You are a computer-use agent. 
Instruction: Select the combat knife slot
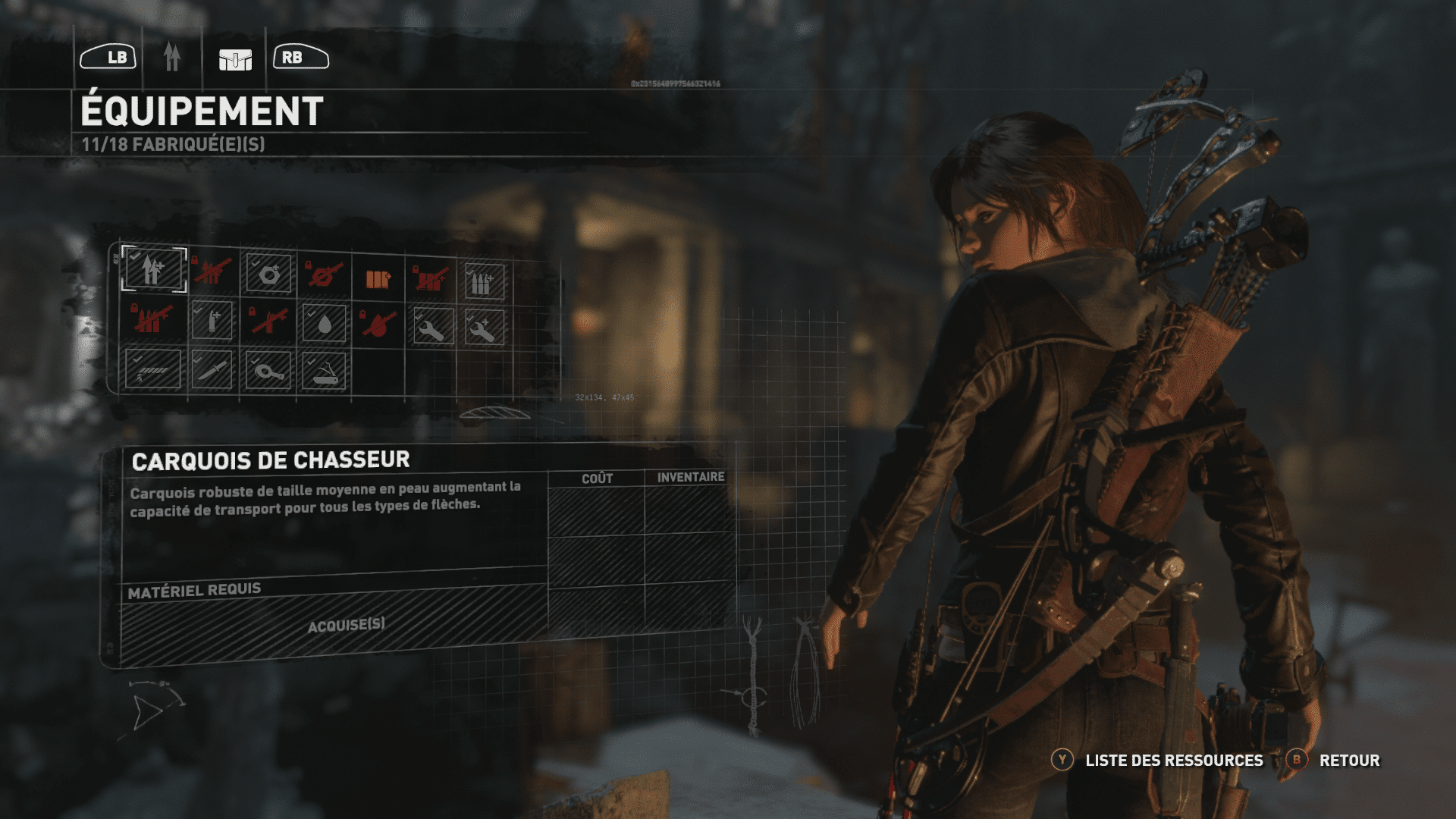coord(212,370)
